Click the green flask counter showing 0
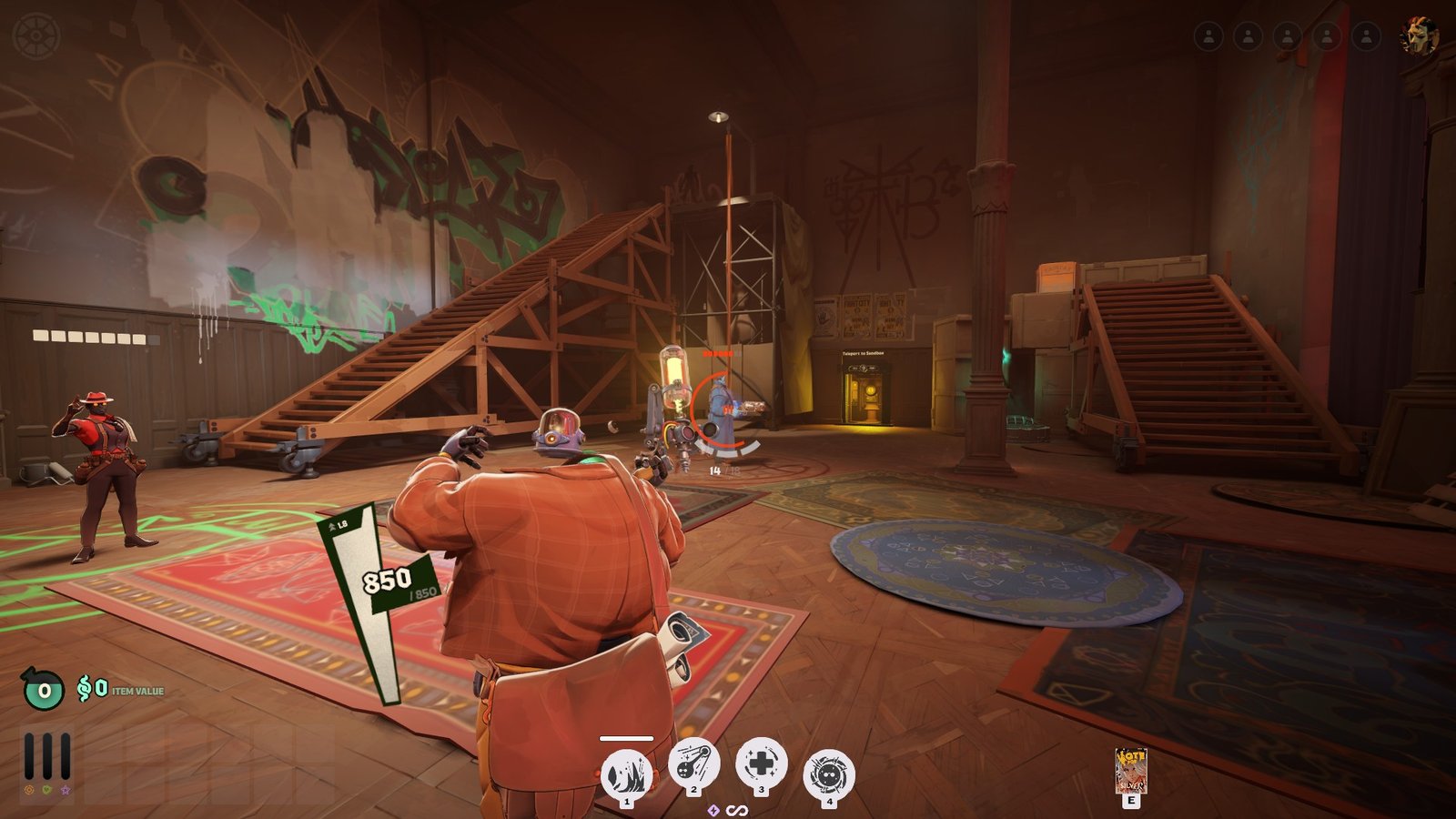This screenshot has width=1456, height=819. pos(42,690)
